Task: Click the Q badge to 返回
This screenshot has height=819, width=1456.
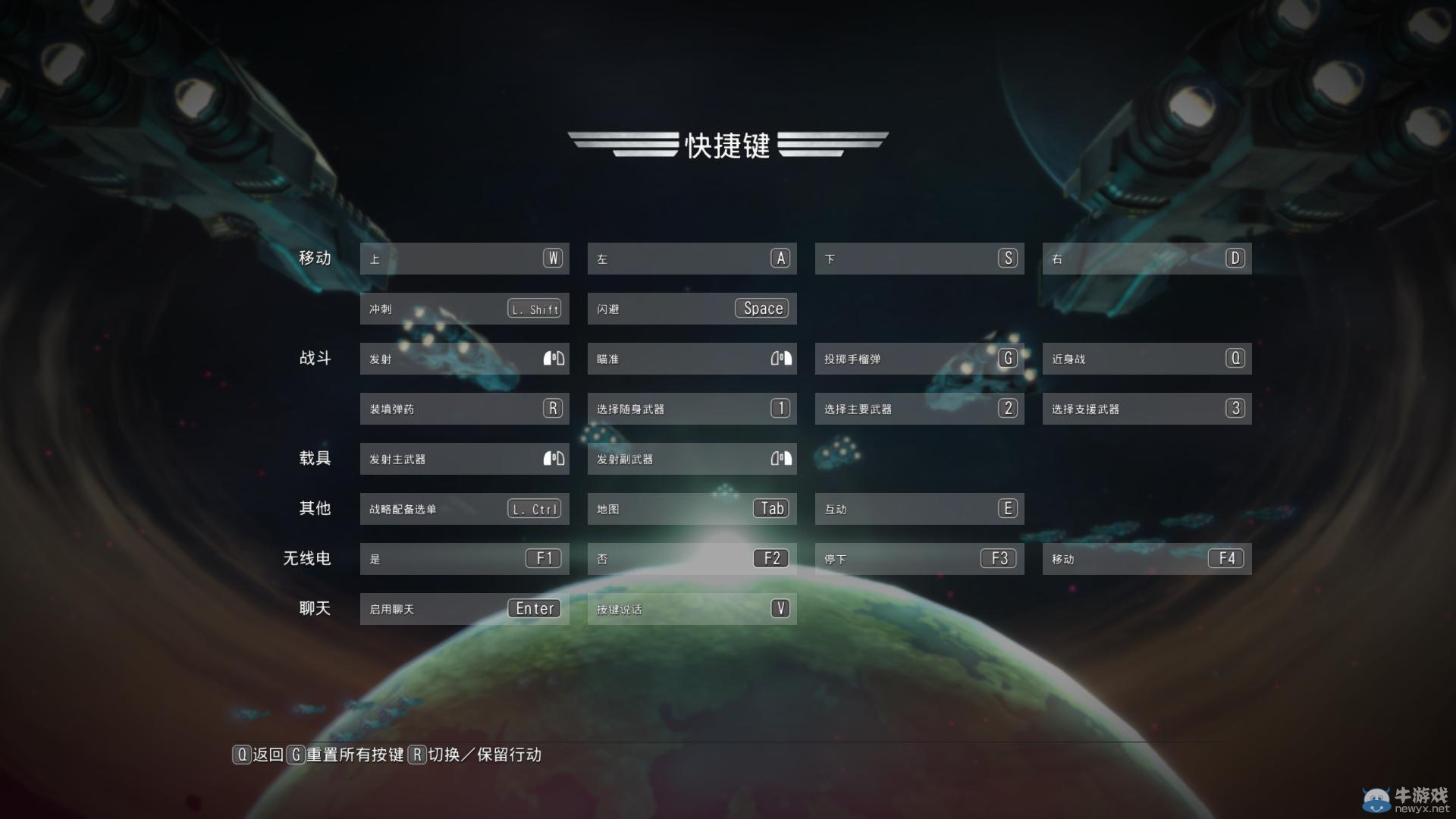Action: coord(241,755)
